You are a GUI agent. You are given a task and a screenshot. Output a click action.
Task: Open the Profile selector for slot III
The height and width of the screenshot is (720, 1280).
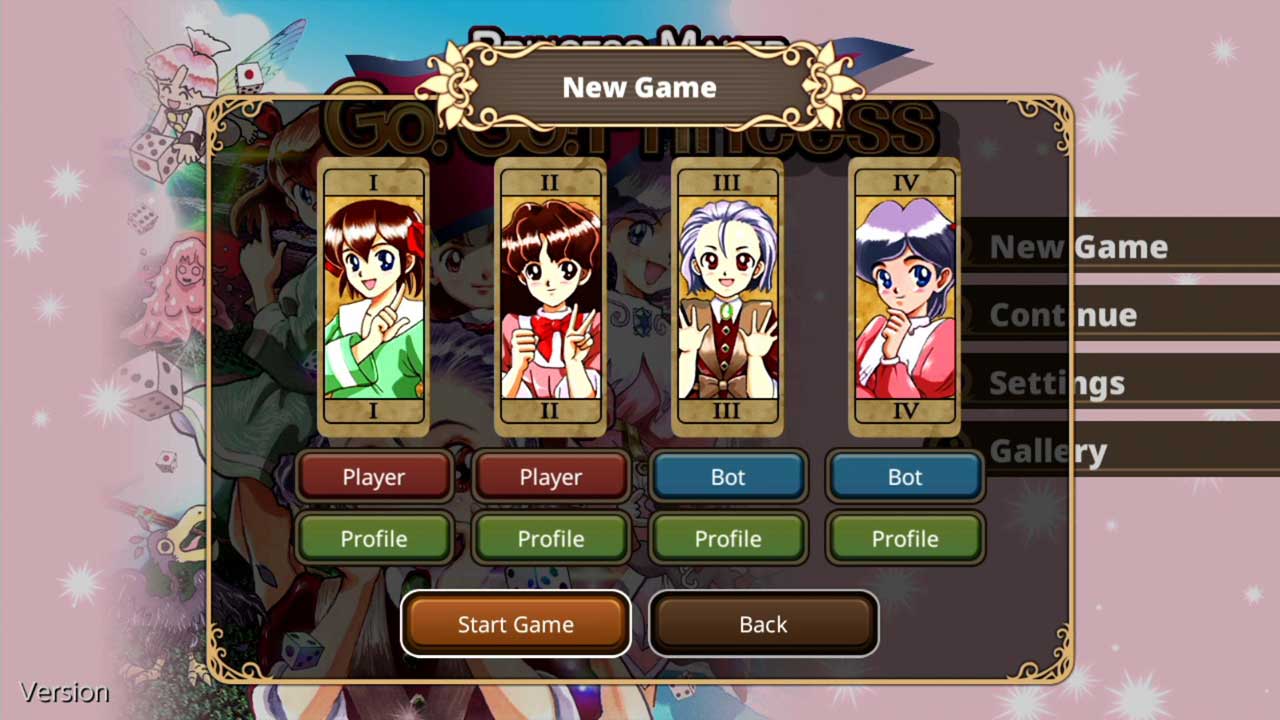pos(727,538)
